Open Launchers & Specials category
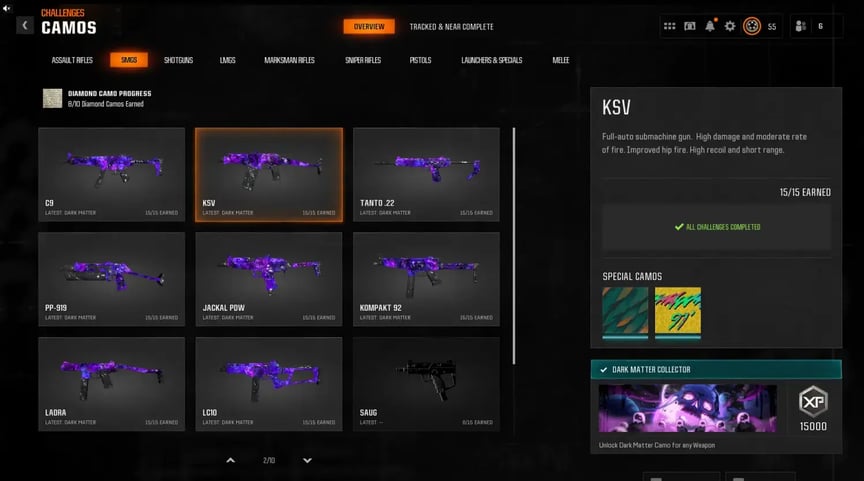864x481 pixels. (491, 60)
